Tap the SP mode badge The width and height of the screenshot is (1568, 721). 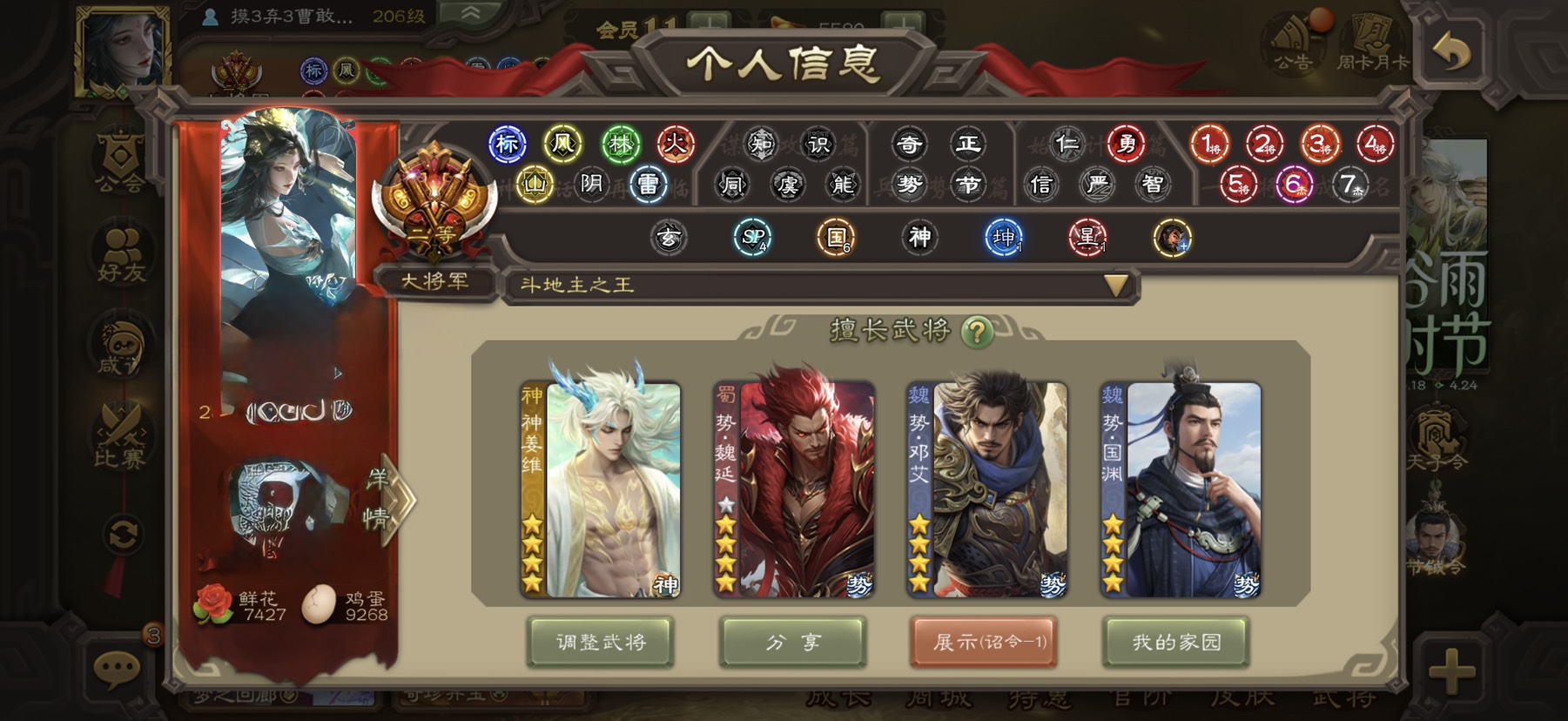click(752, 237)
